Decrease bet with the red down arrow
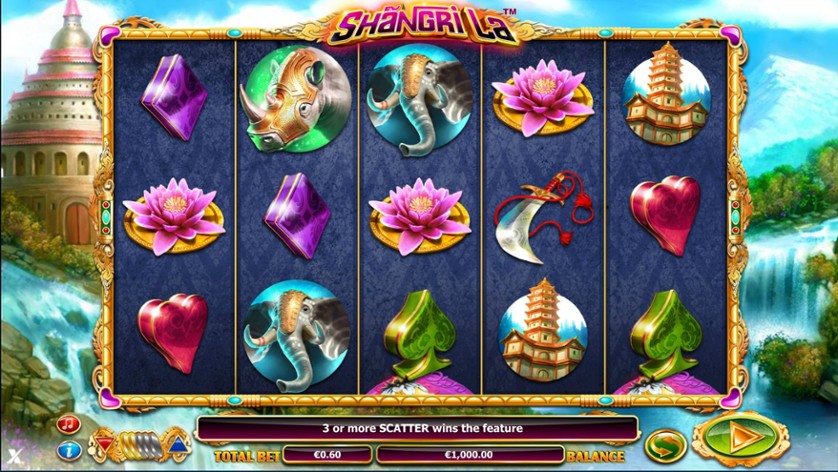 (x=104, y=442)
